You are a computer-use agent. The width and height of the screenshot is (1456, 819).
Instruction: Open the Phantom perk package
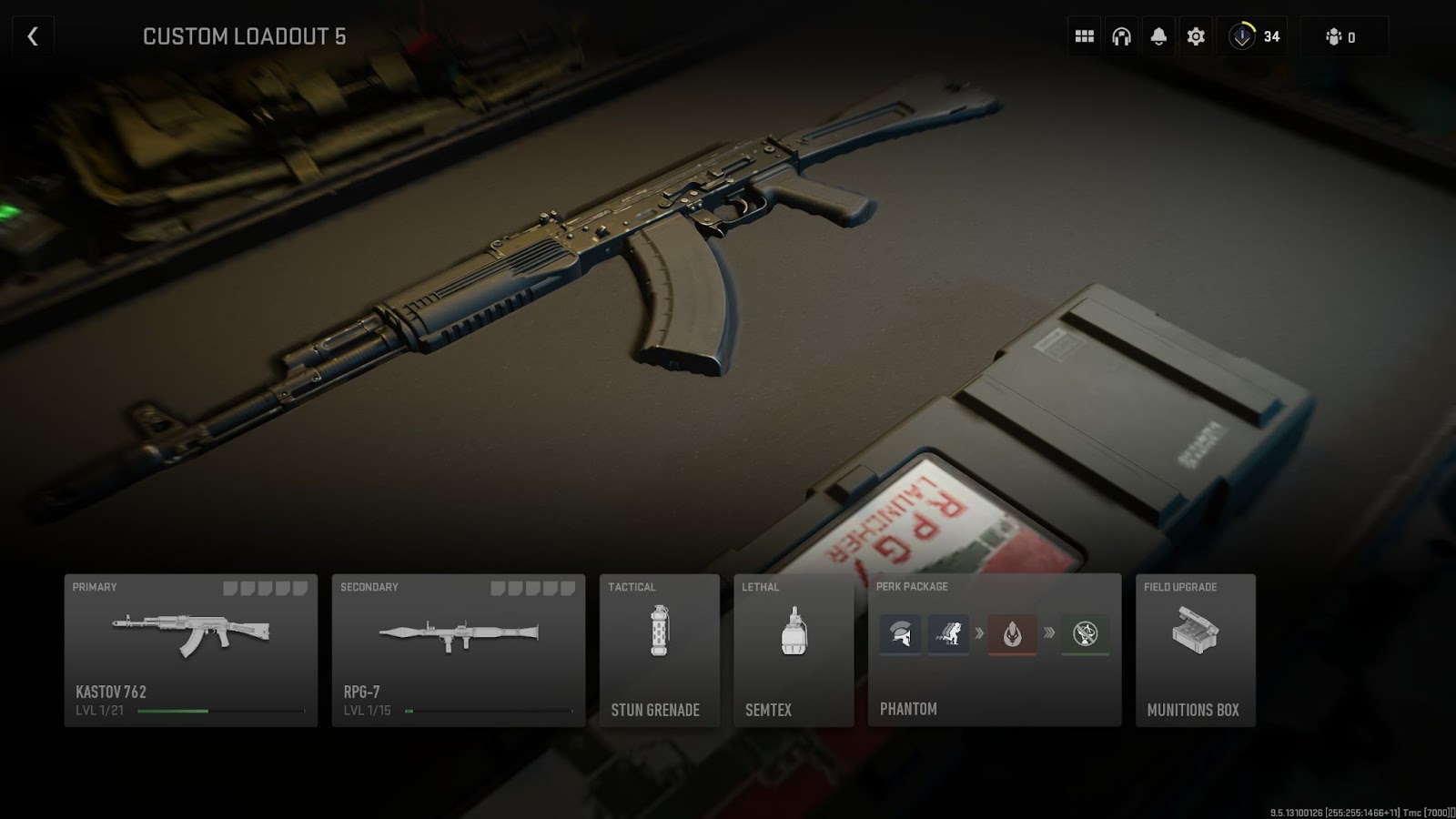click(x=994, y=650)
